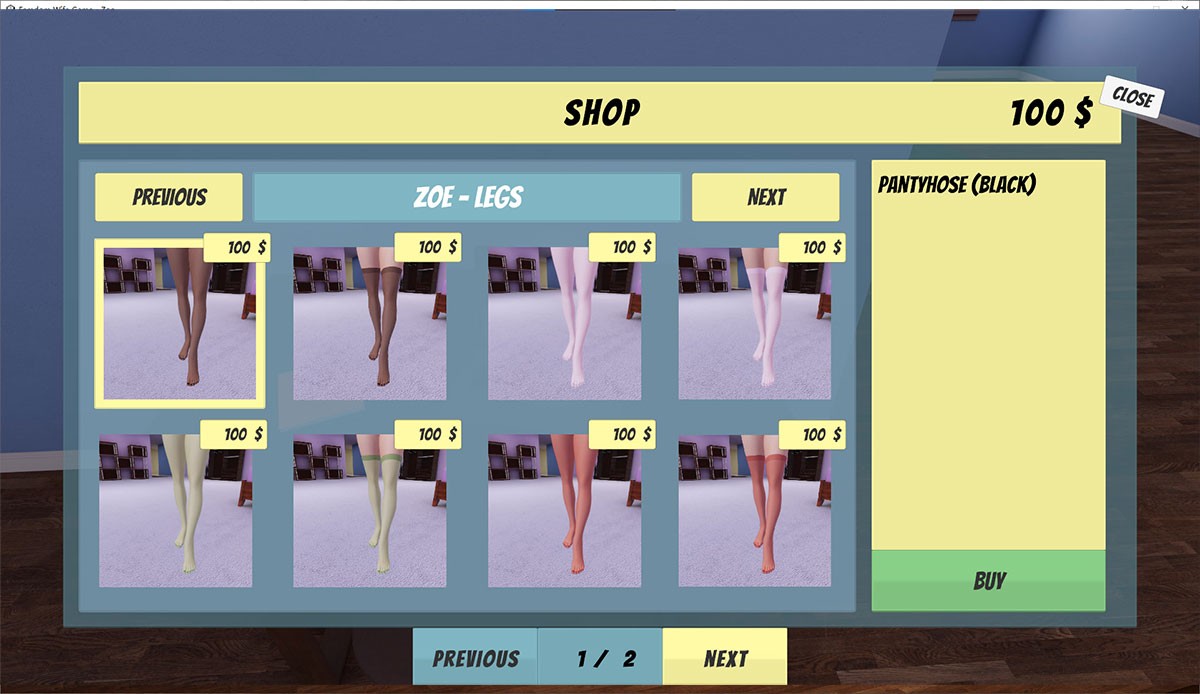The width and height of the screenshot is (1200, 694).
Task: Buy the selected black pantyhose
Action: tap(988, 581)
